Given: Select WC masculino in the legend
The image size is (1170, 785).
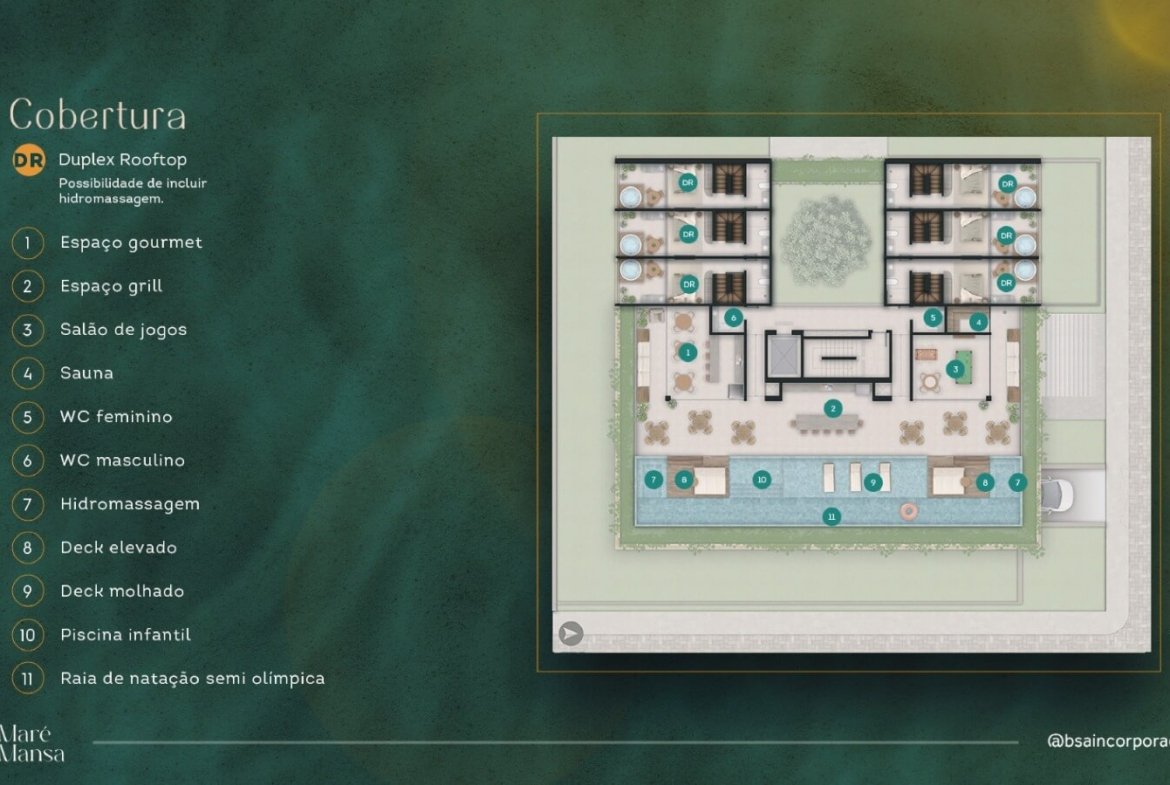Looking at the screenshot, I should 121,460.
